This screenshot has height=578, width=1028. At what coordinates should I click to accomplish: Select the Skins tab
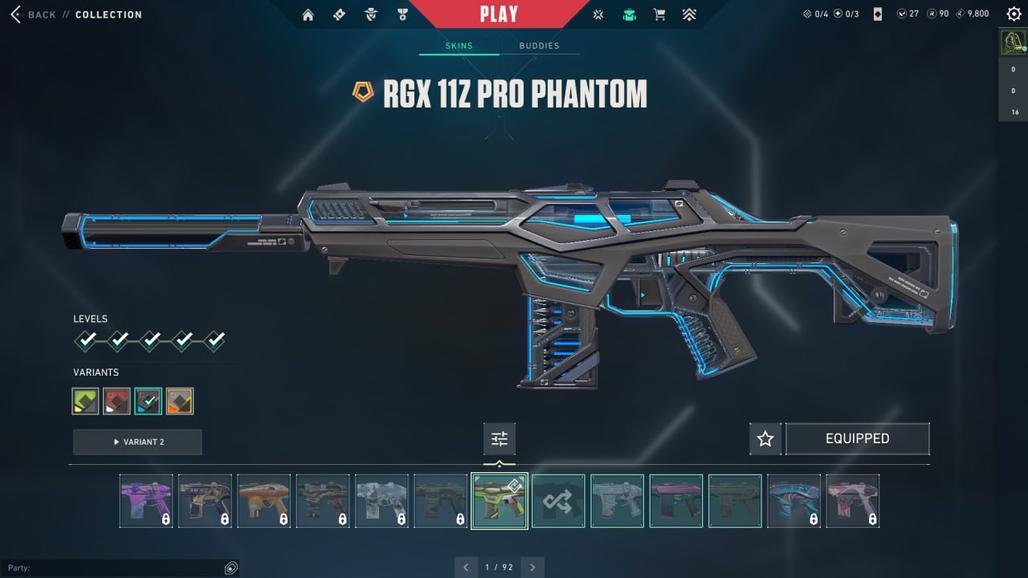tap(459, 46)
